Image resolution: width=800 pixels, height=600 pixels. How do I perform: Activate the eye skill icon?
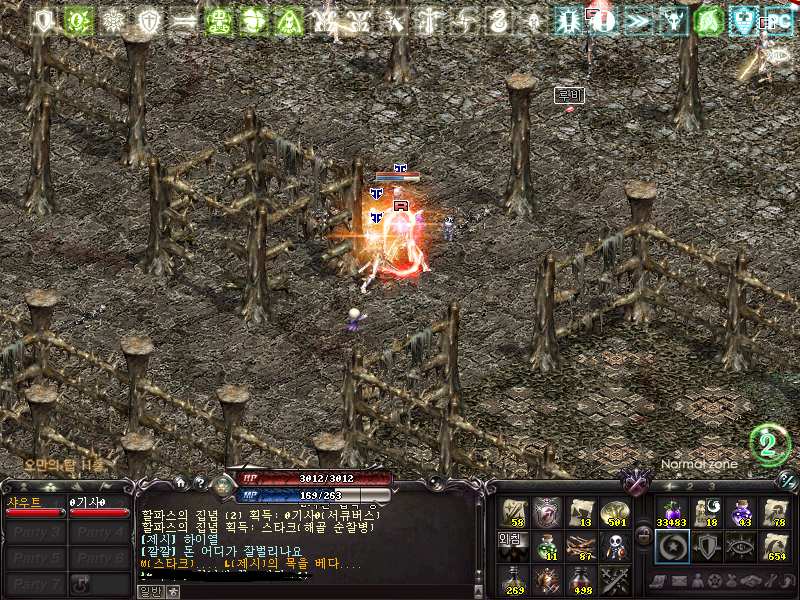coord(742,546)
